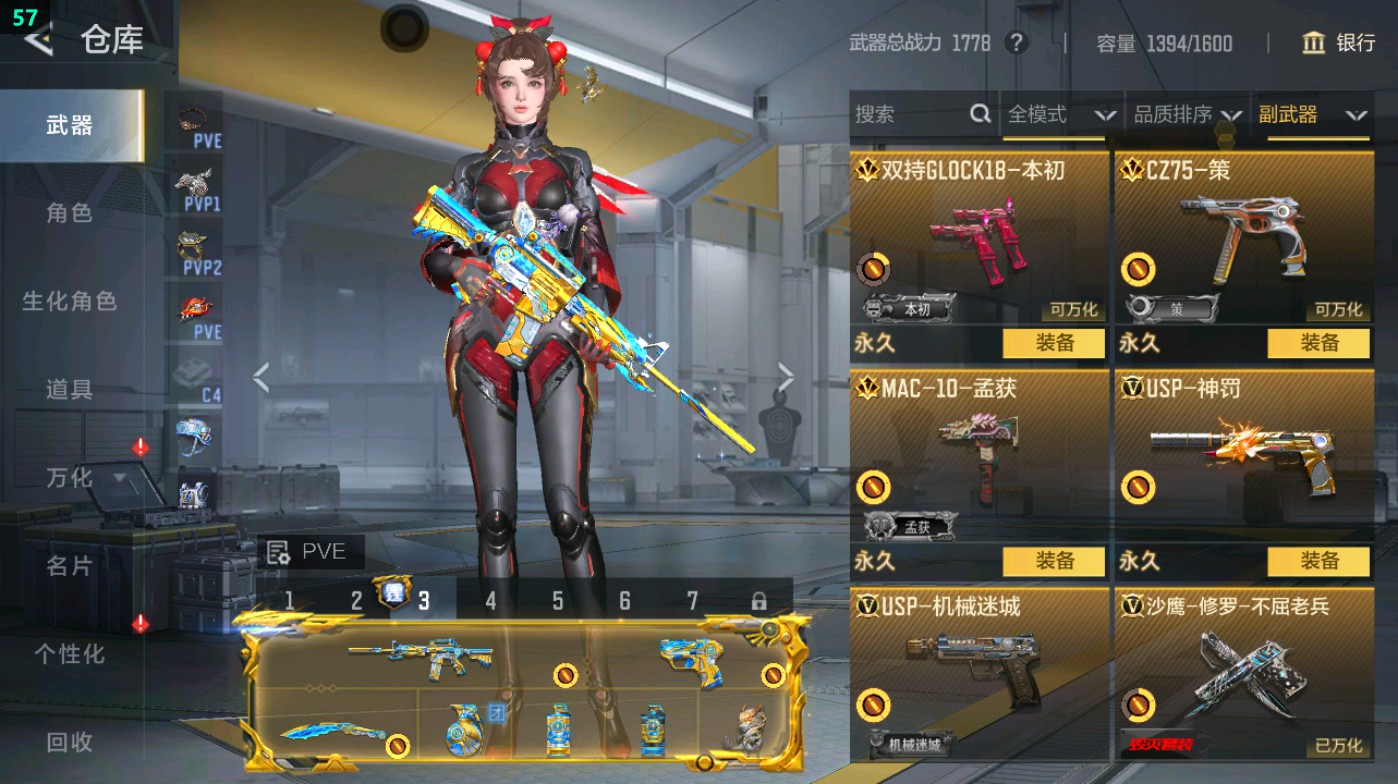Open the 副武器 weapon type dropdown

click(x=1312, y=115)
